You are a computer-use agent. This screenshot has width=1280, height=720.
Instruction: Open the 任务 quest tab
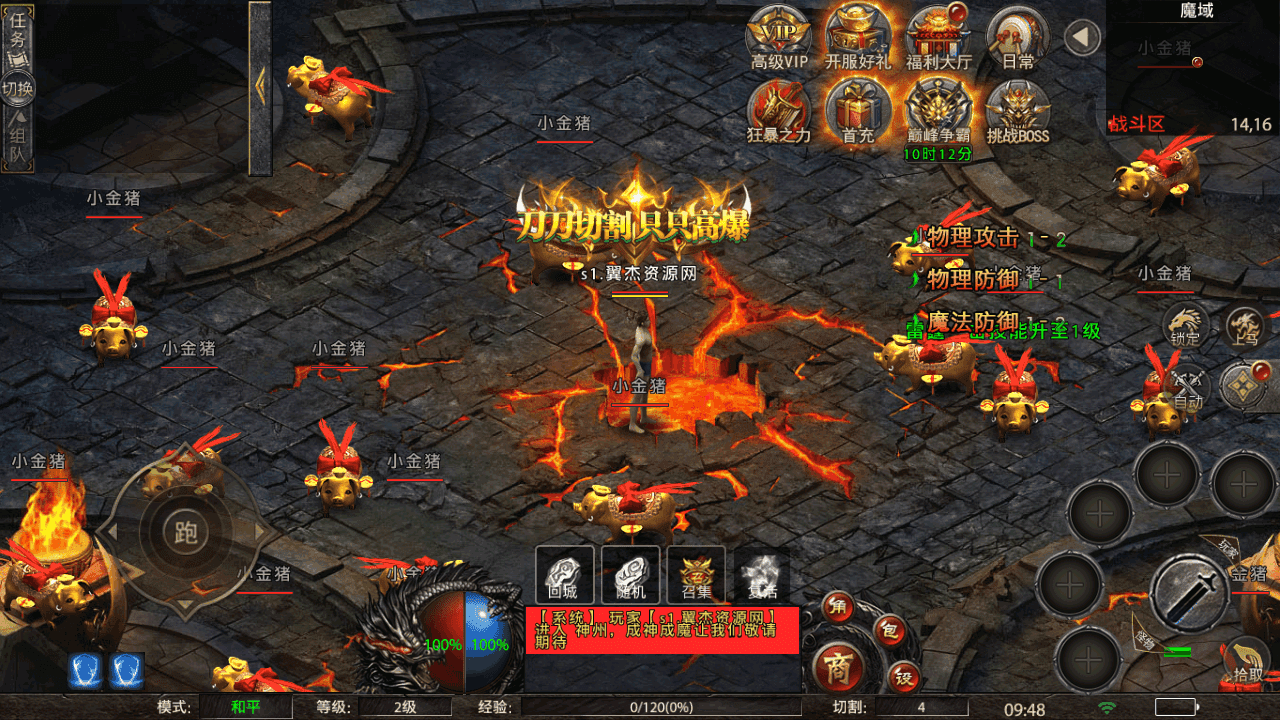pyautogui.click(x=17, y=37)
